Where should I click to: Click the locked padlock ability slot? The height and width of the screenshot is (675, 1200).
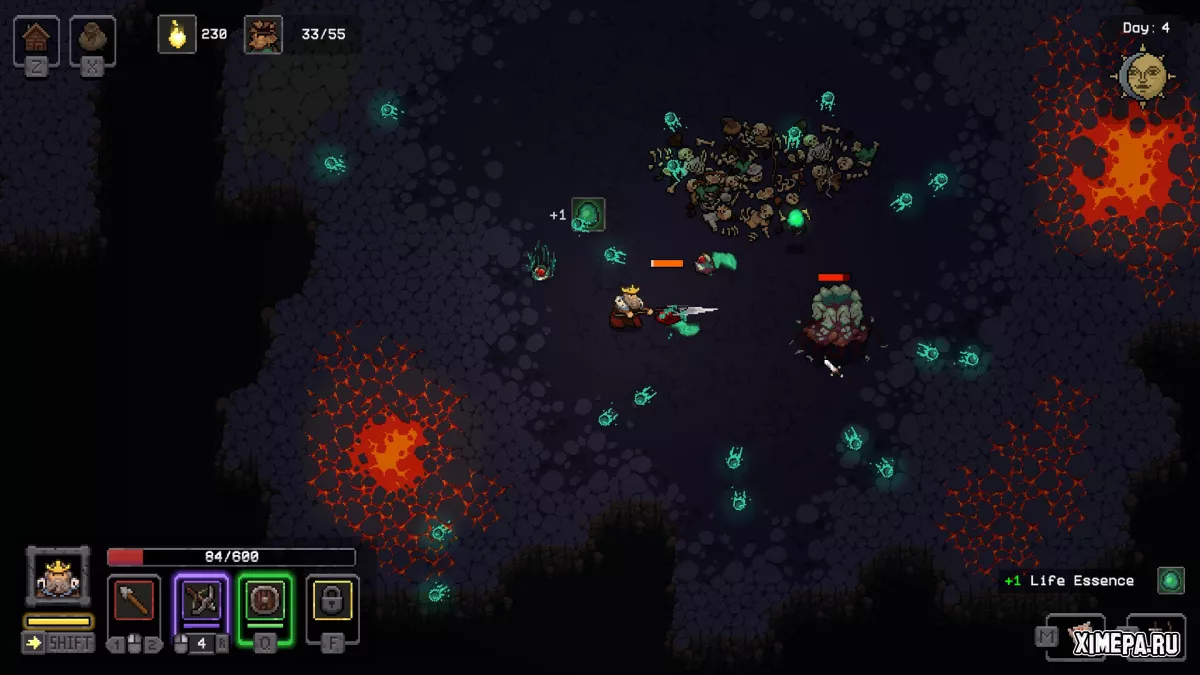point(332,600)
